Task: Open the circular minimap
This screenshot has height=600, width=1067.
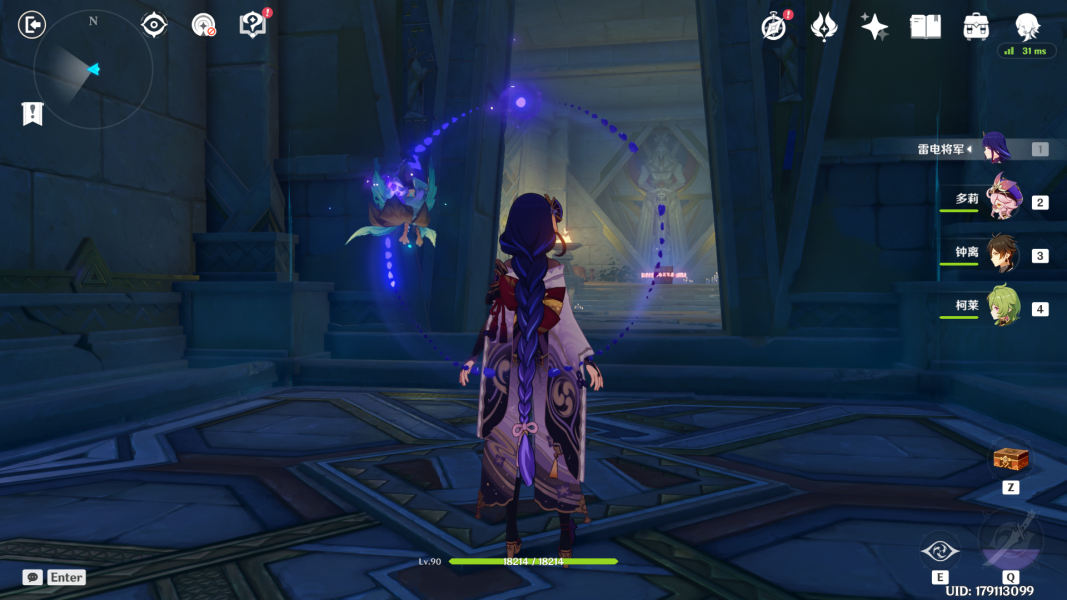Action: coord(93,69)
